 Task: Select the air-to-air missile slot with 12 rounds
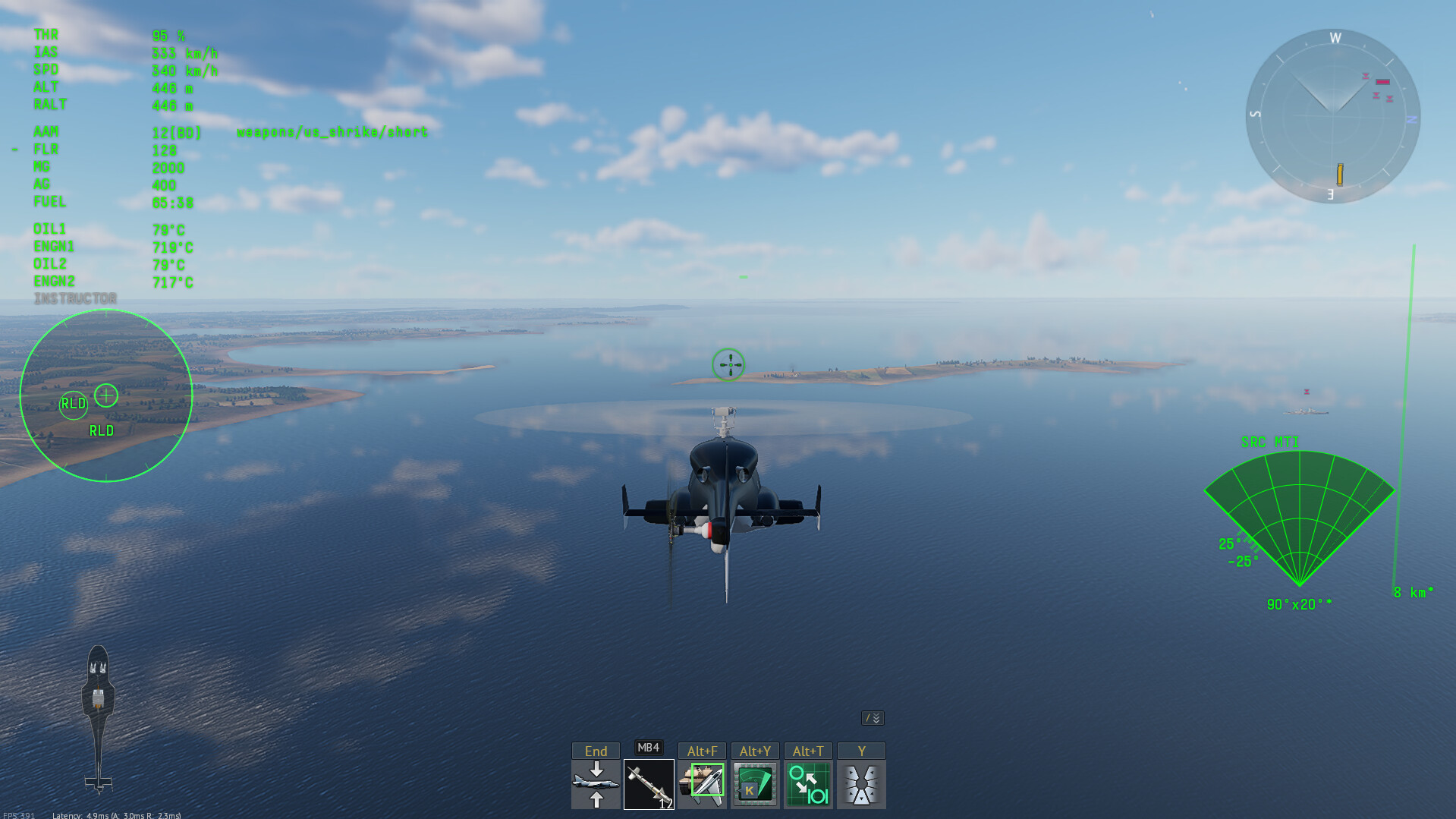click(x=649, y=784)
